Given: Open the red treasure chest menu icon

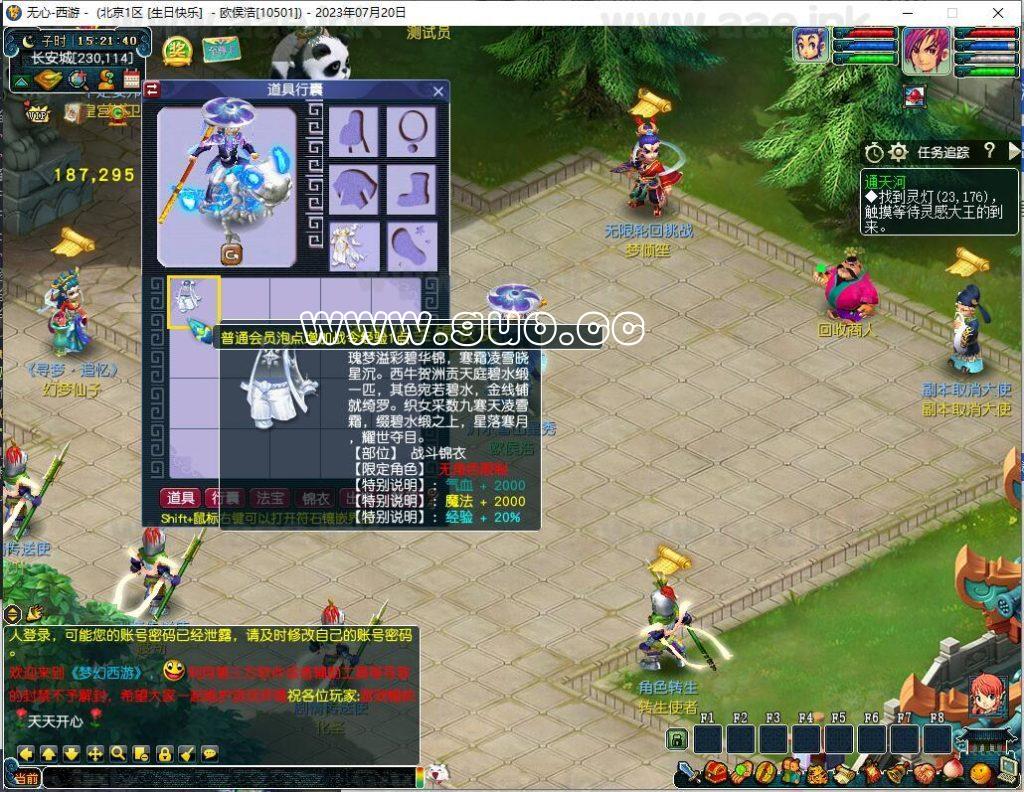Looking at the screenshot, I should tap(715, 773).
